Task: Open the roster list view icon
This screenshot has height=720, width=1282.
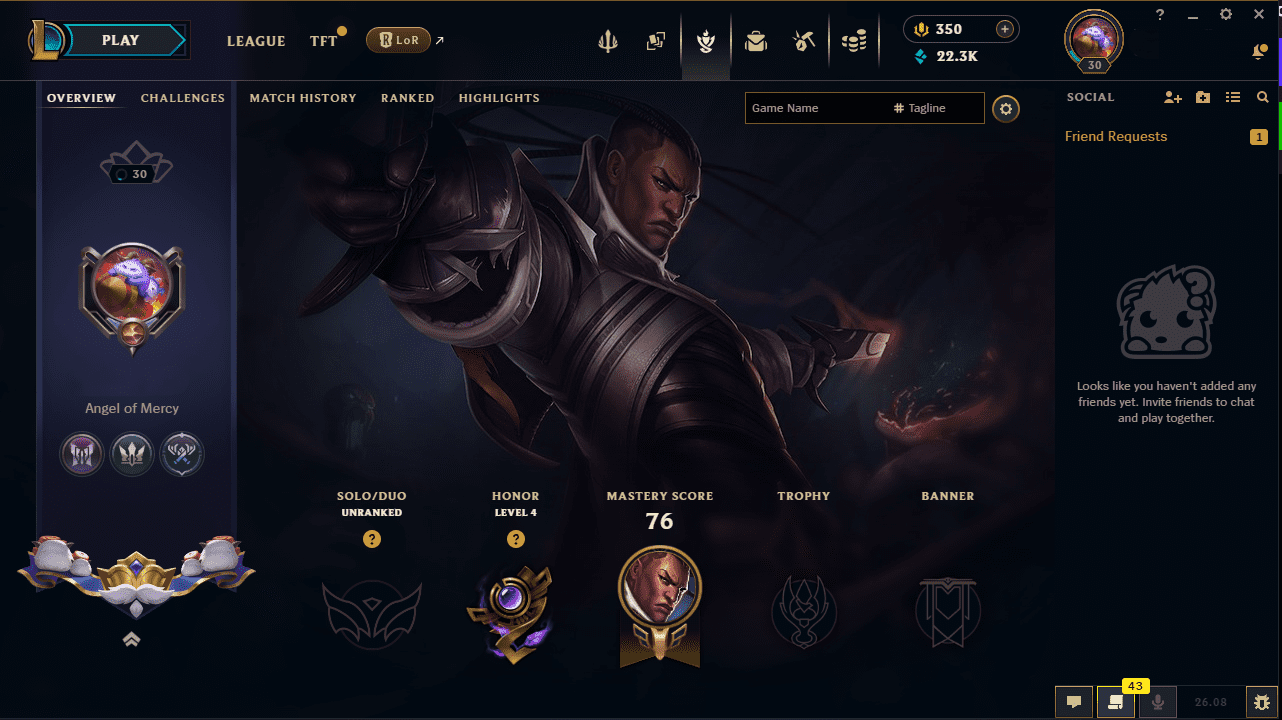Action: pyautogui.click(x=1232, y=97)
